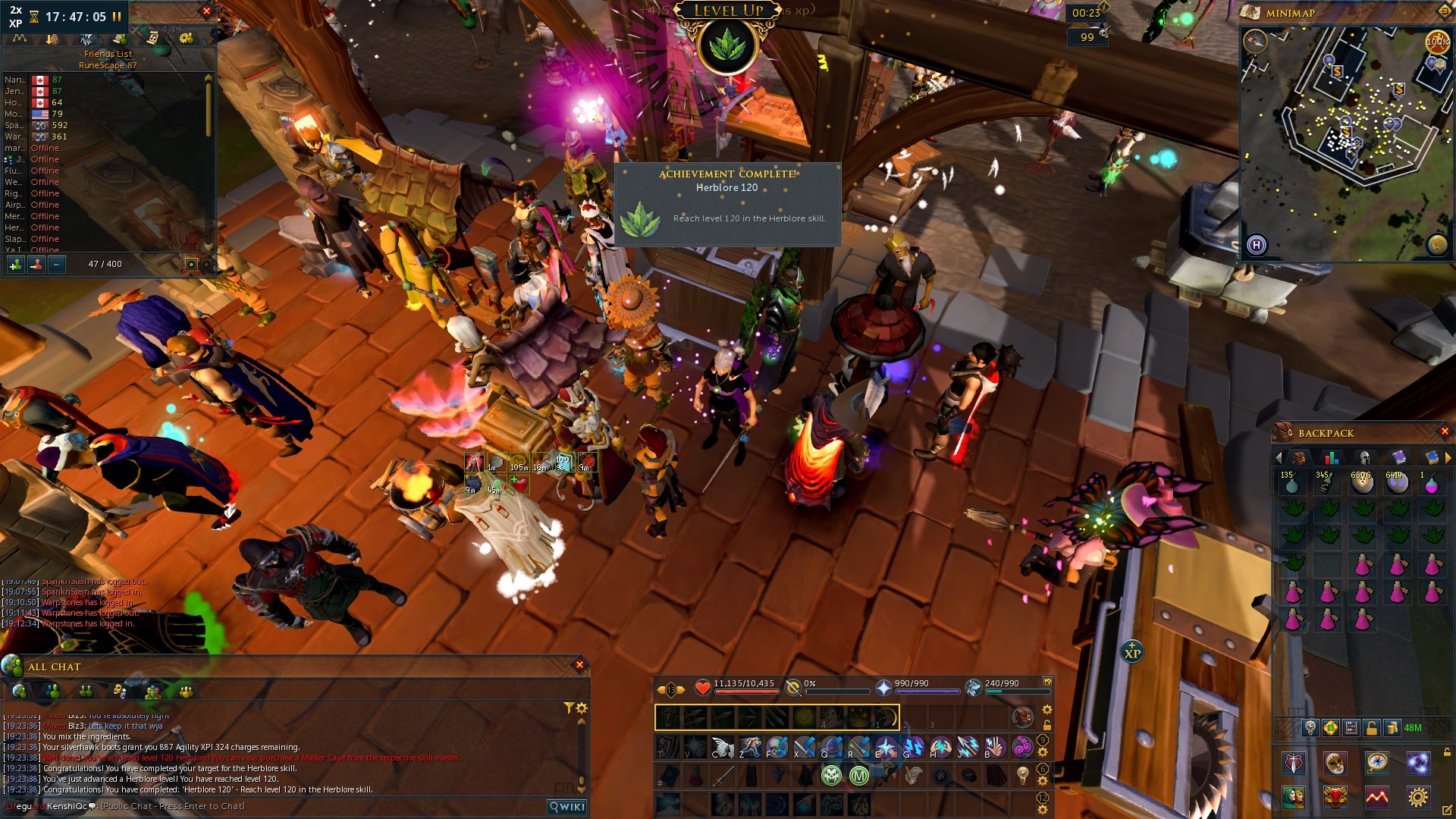Open the world map globe button

click(x=1437, y=245)
